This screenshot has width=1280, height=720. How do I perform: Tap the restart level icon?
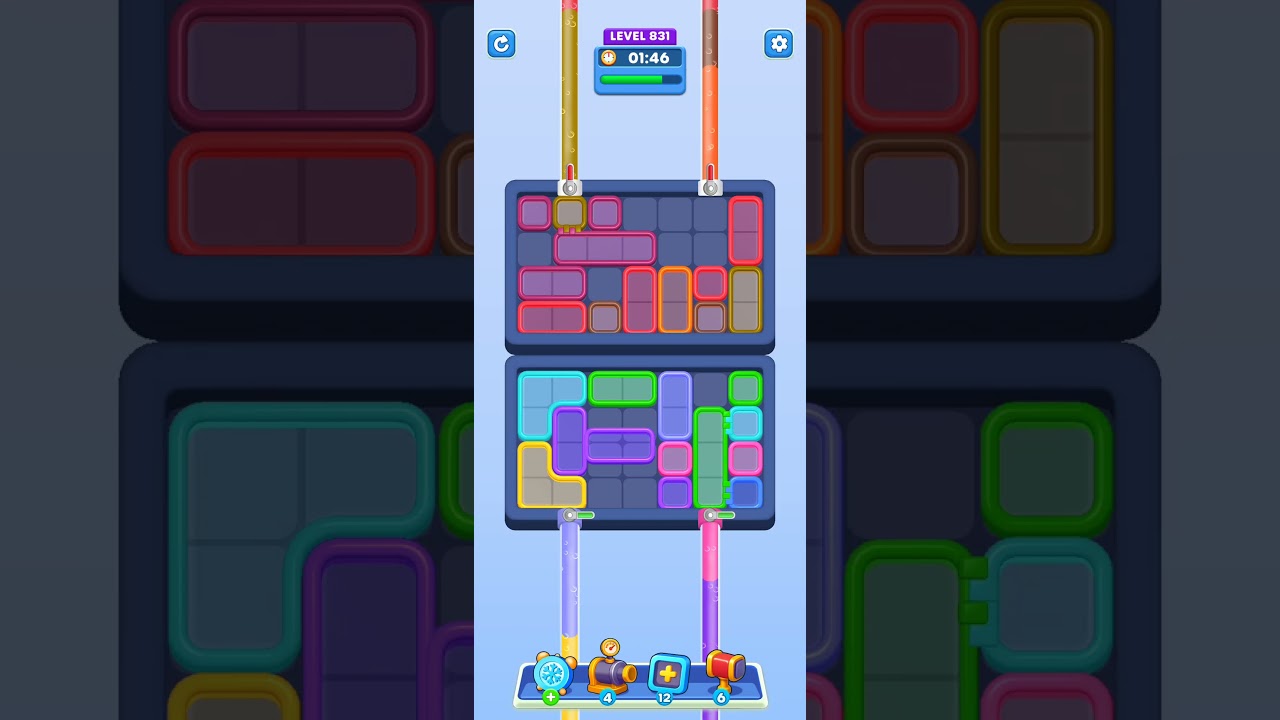click(501, 44)
